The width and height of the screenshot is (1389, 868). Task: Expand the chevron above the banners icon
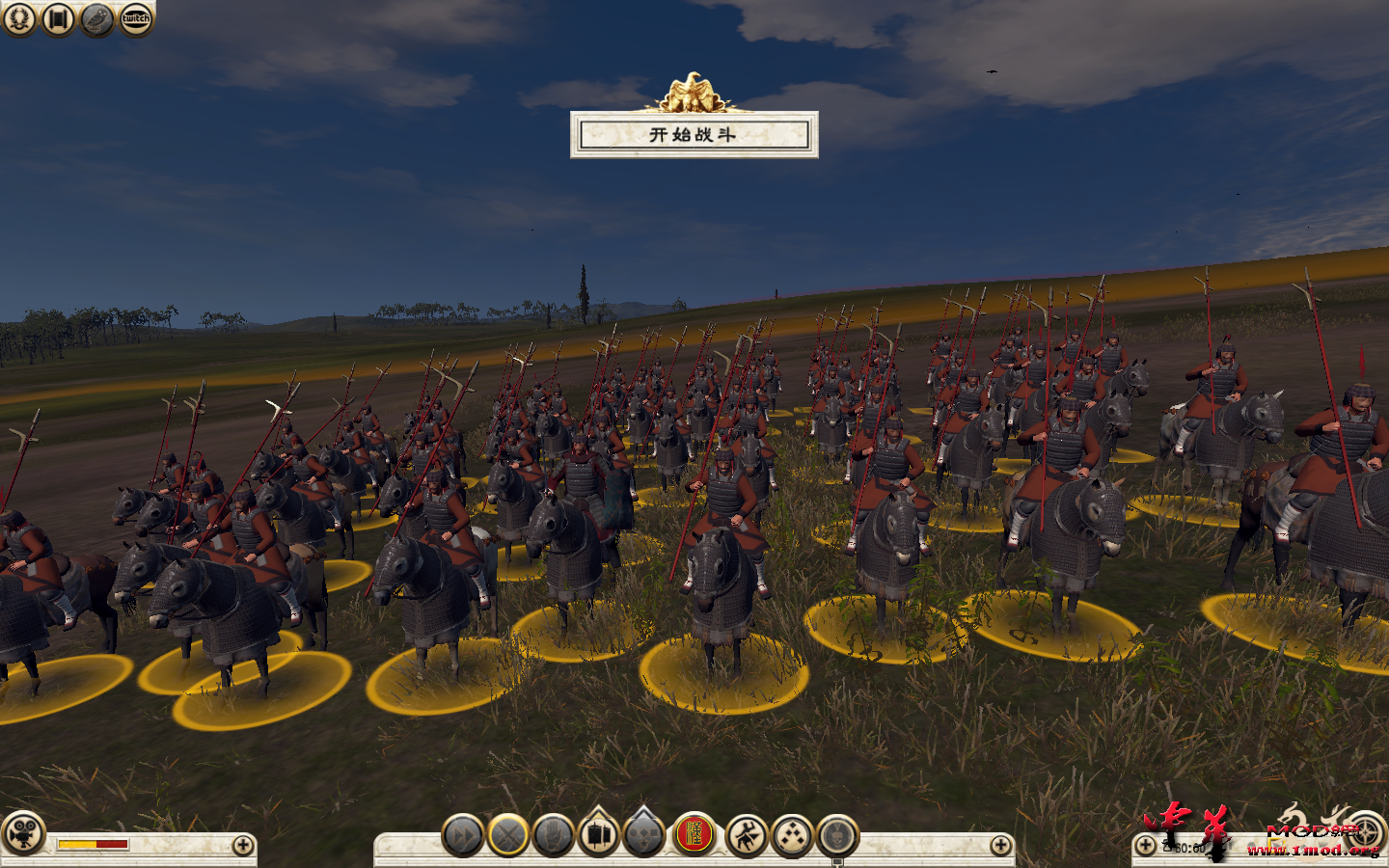[x=598, y=815]
